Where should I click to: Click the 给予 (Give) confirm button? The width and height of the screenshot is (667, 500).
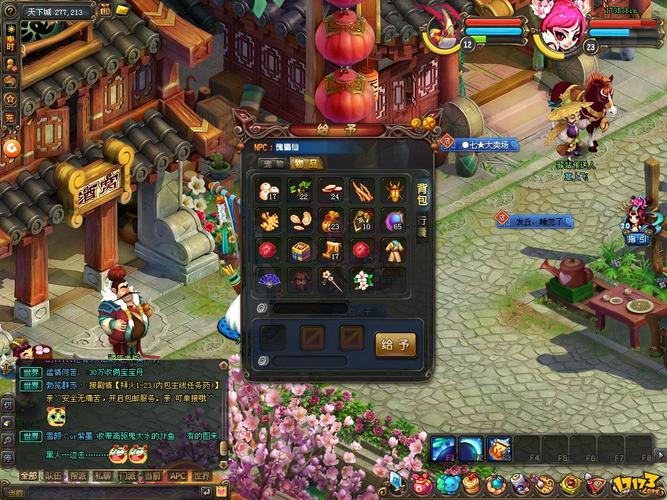395,345
